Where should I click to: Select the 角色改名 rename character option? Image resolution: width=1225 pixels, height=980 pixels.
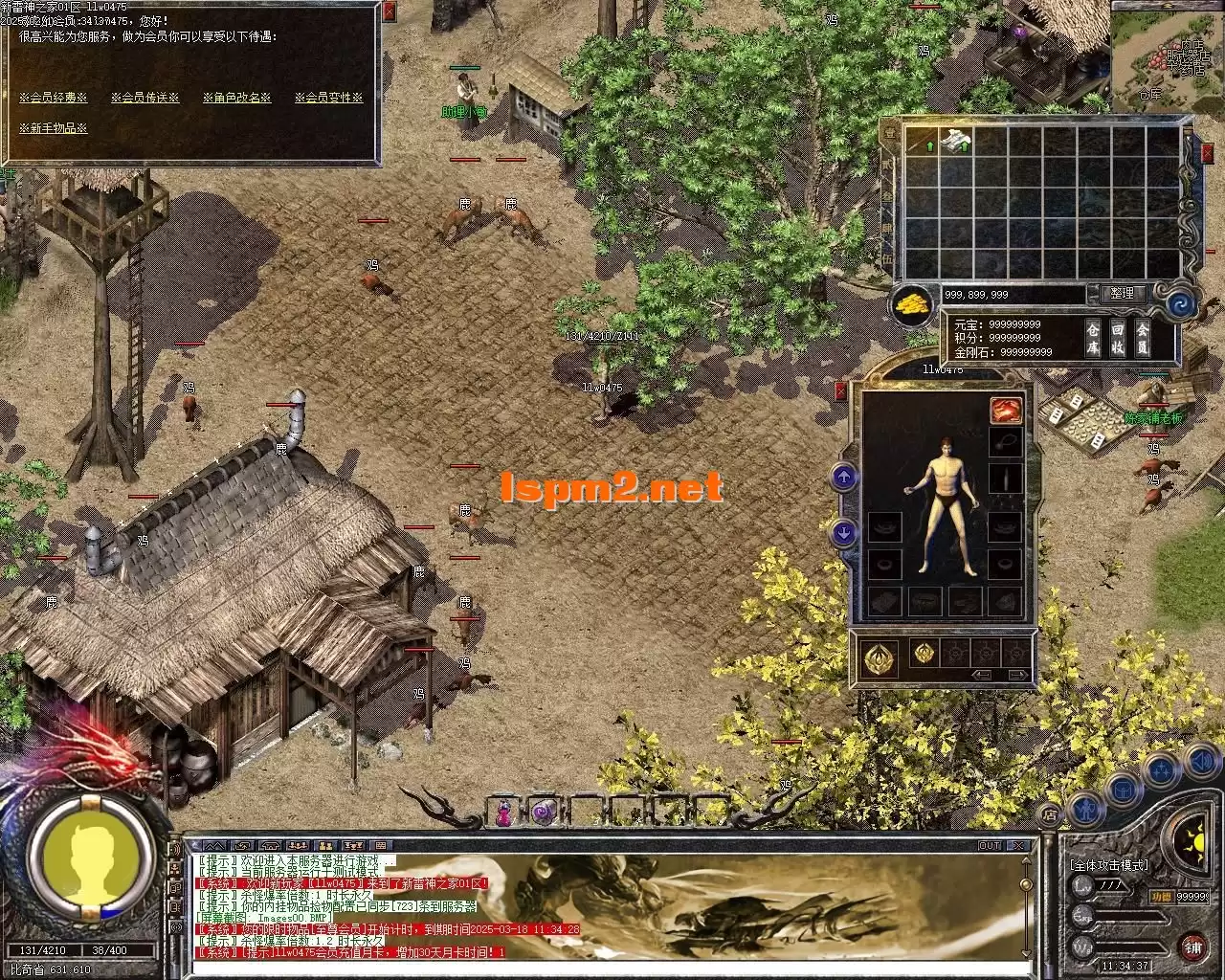coord(237,98)
